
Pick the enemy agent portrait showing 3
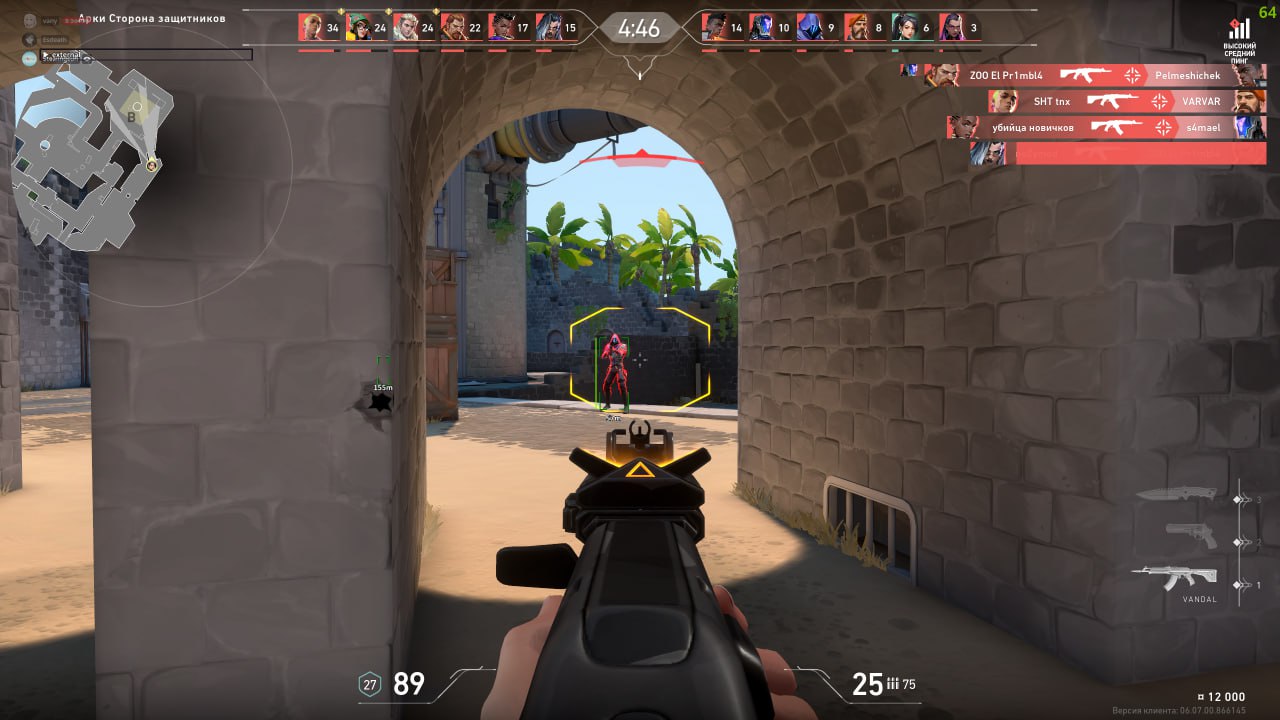[x=951, y=28]
